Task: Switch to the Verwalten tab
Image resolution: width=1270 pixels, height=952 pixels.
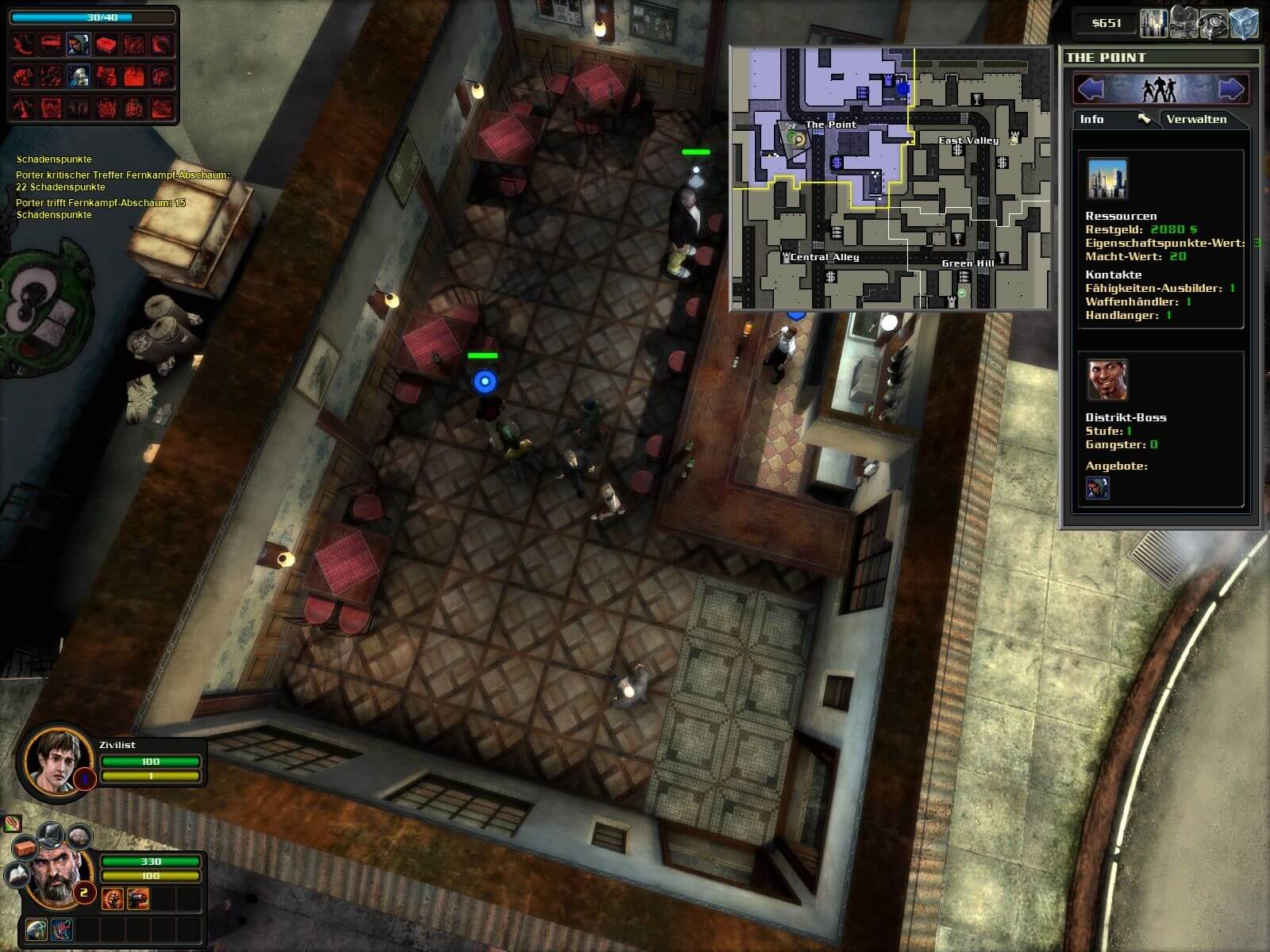Action: tap(1196, 119)
